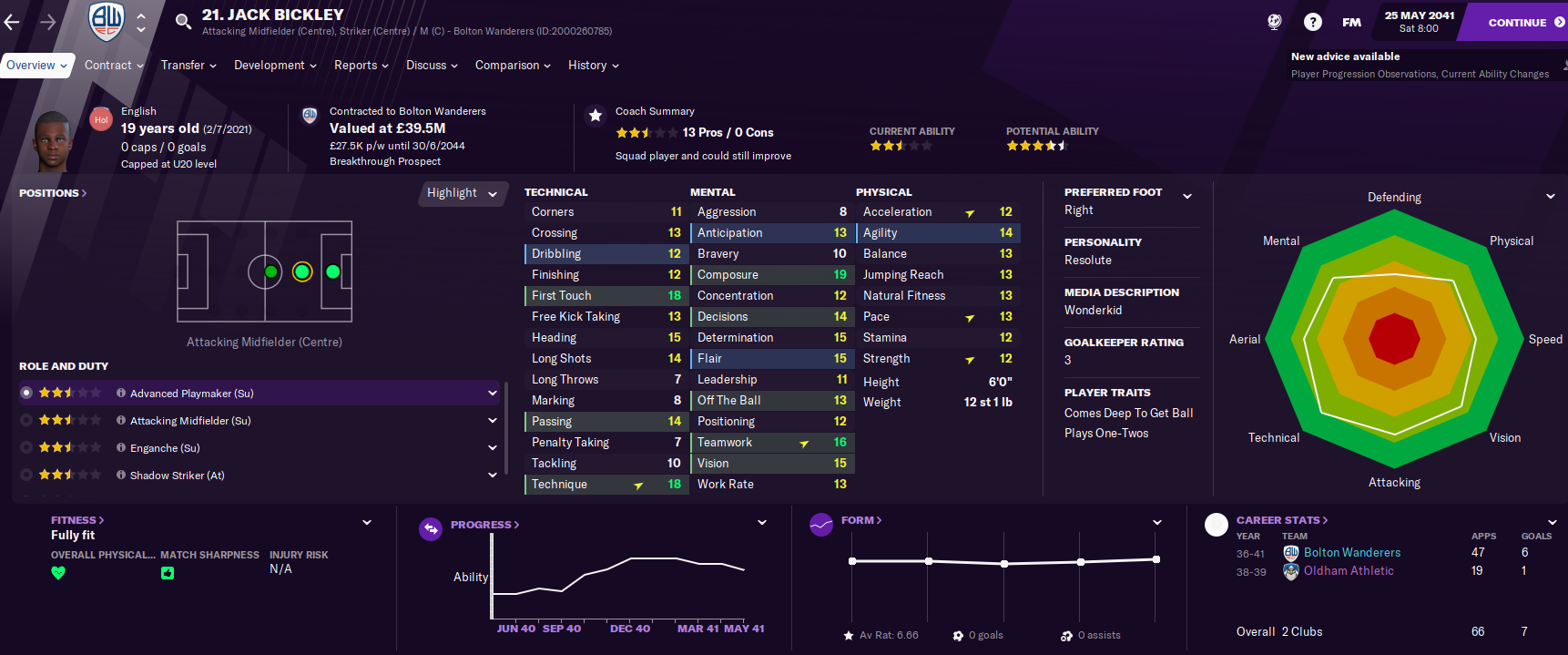Open the FM menu

point(1351,22)
